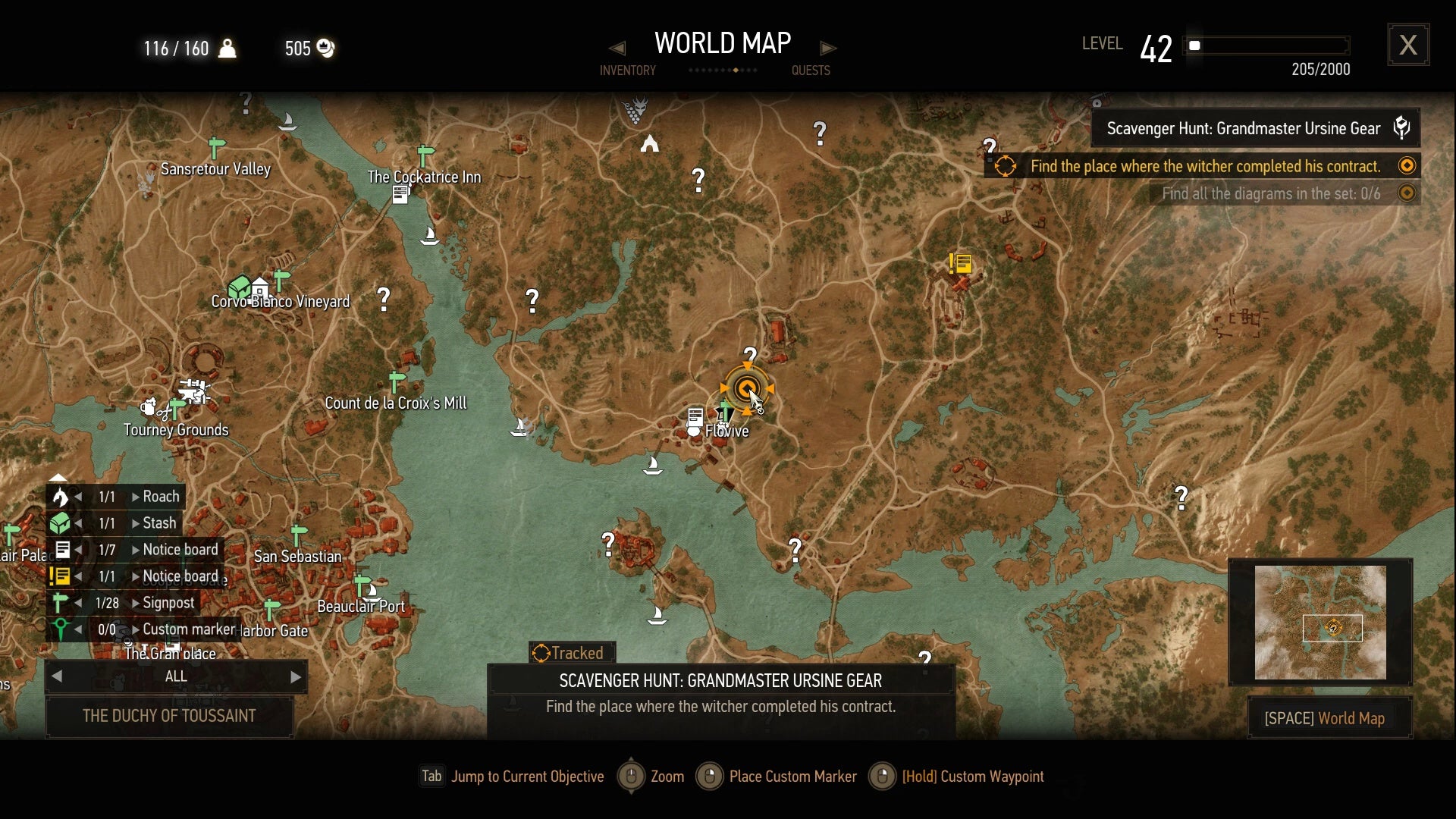1456x819 pixels.
Task: Click the yellow Notice board legend icon
Action: click(62, 576)
